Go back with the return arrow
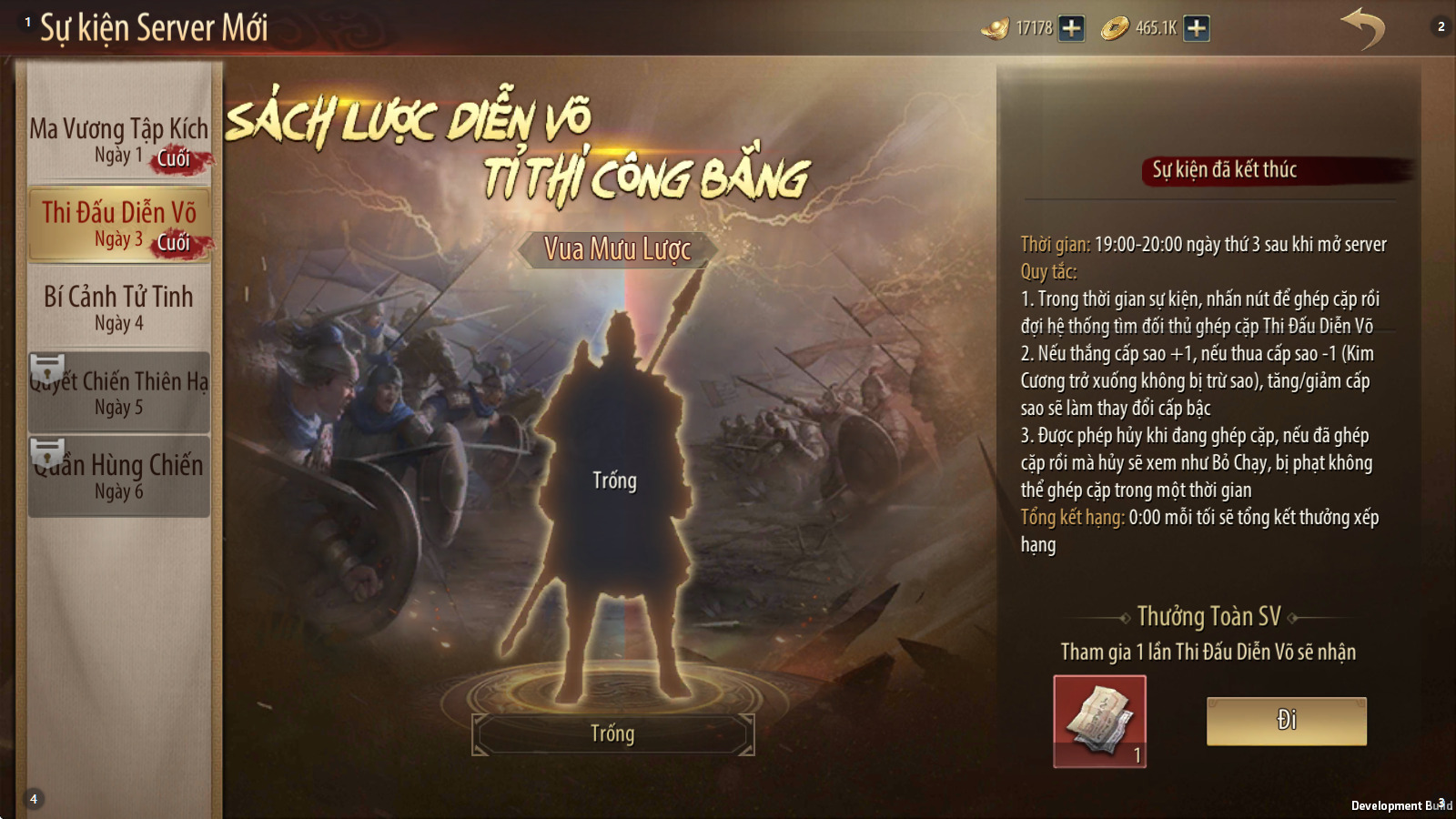Viewport: 1456px width, 819px height. point(1362,28)
